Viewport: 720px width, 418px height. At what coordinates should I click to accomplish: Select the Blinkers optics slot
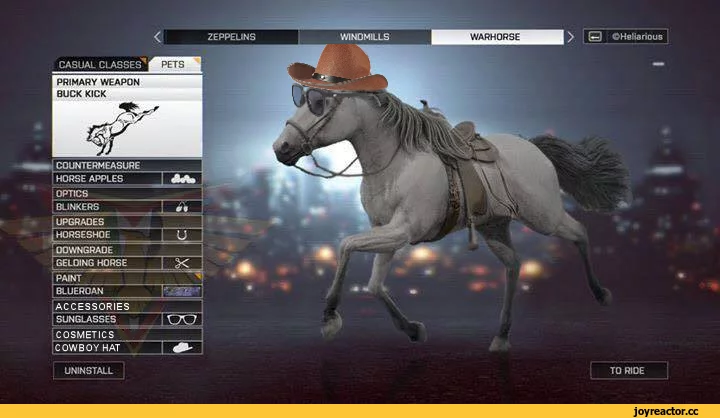point(127,207)
